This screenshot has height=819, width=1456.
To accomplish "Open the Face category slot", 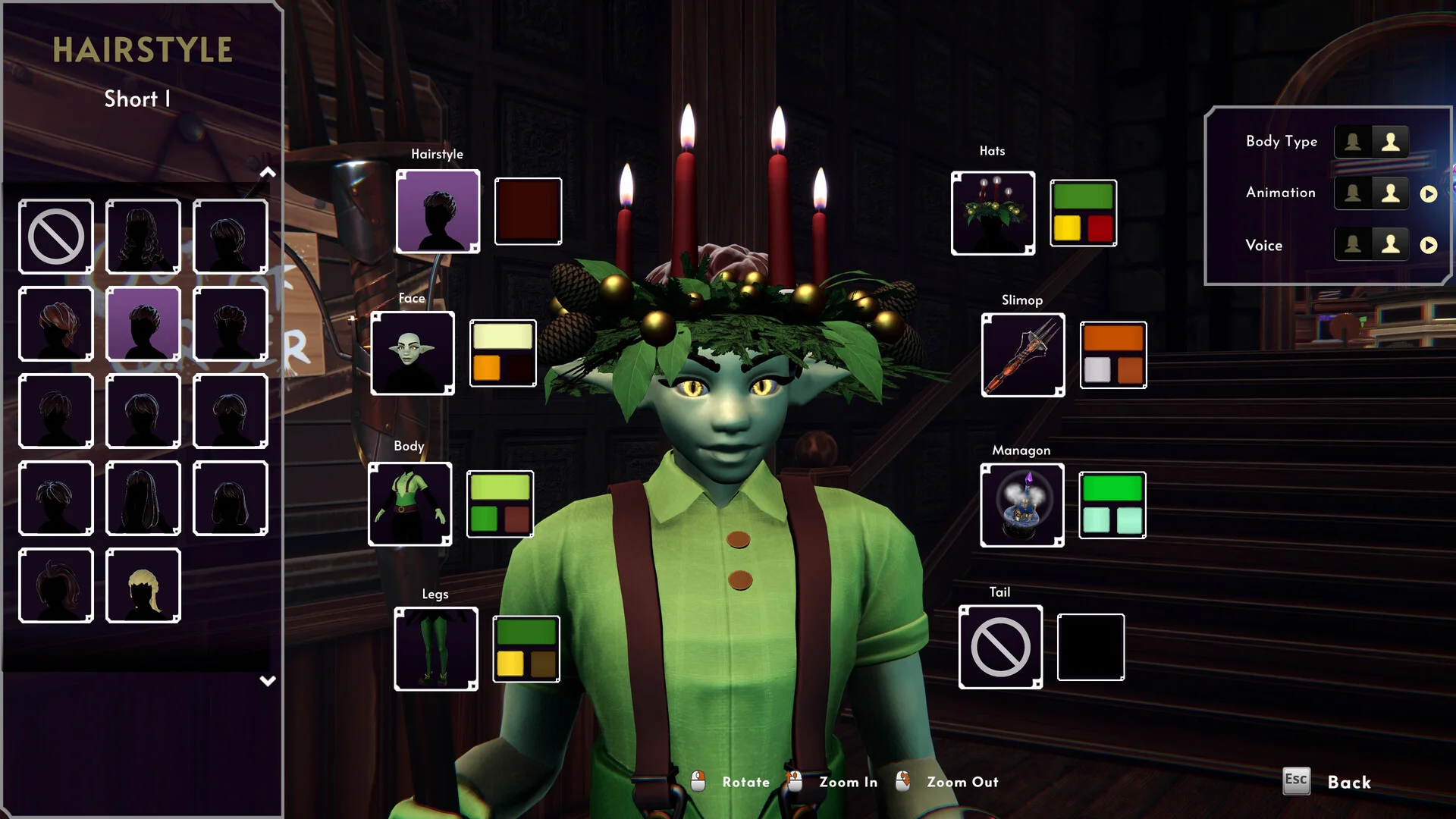I will [x=413, y=353].
